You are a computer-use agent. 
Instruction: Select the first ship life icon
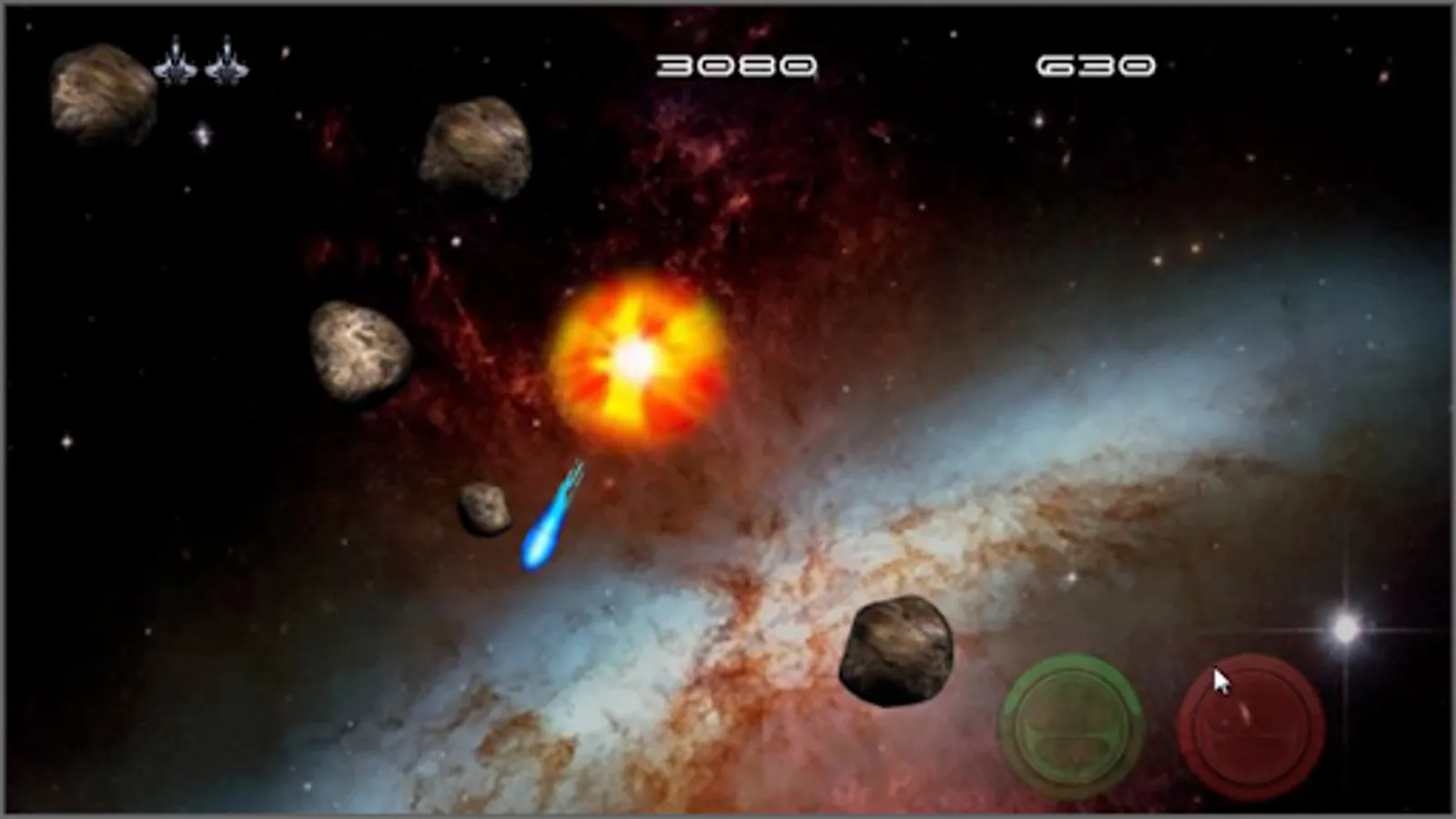pos(175,62)
